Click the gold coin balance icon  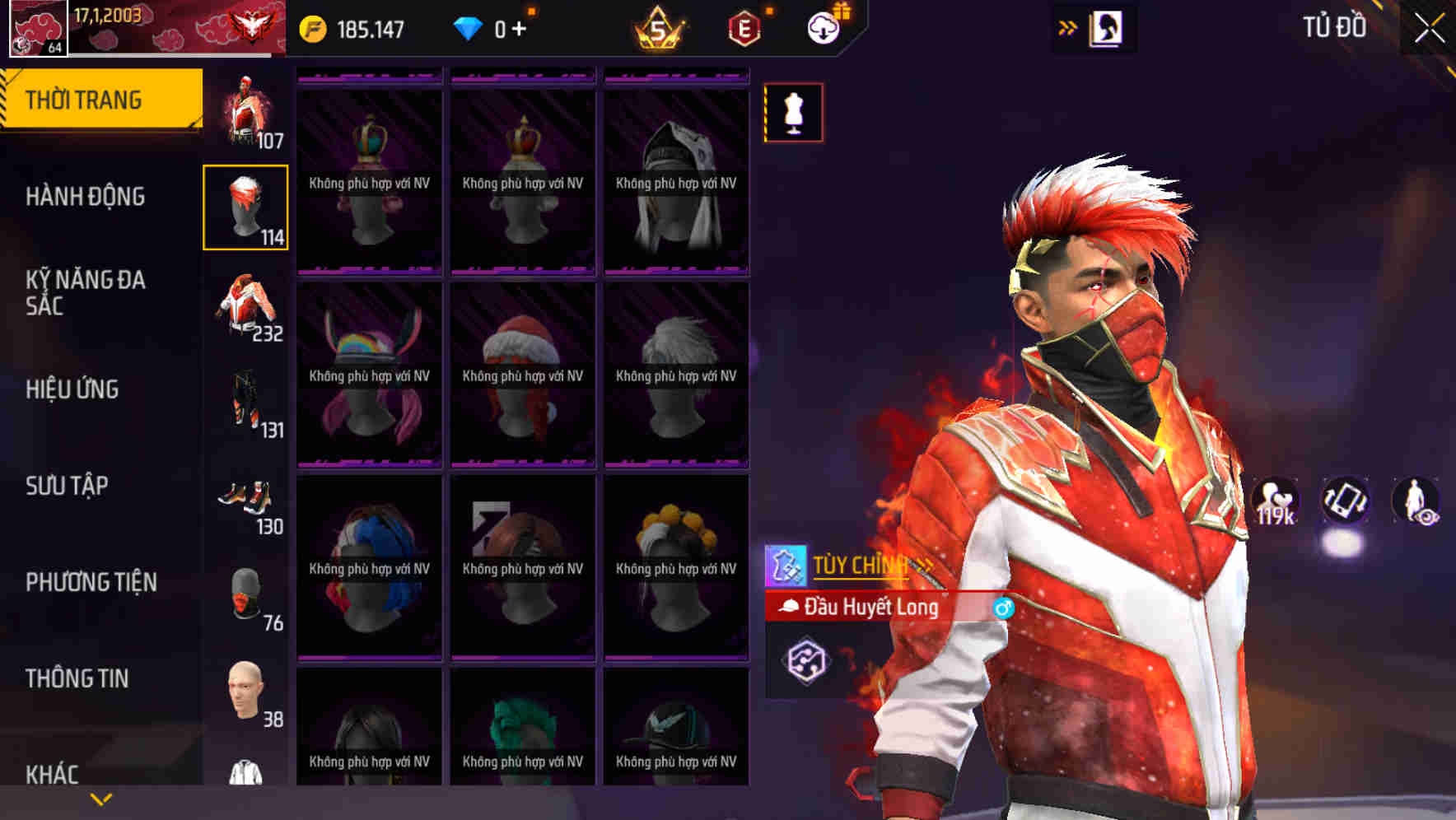tap(311, 27)
